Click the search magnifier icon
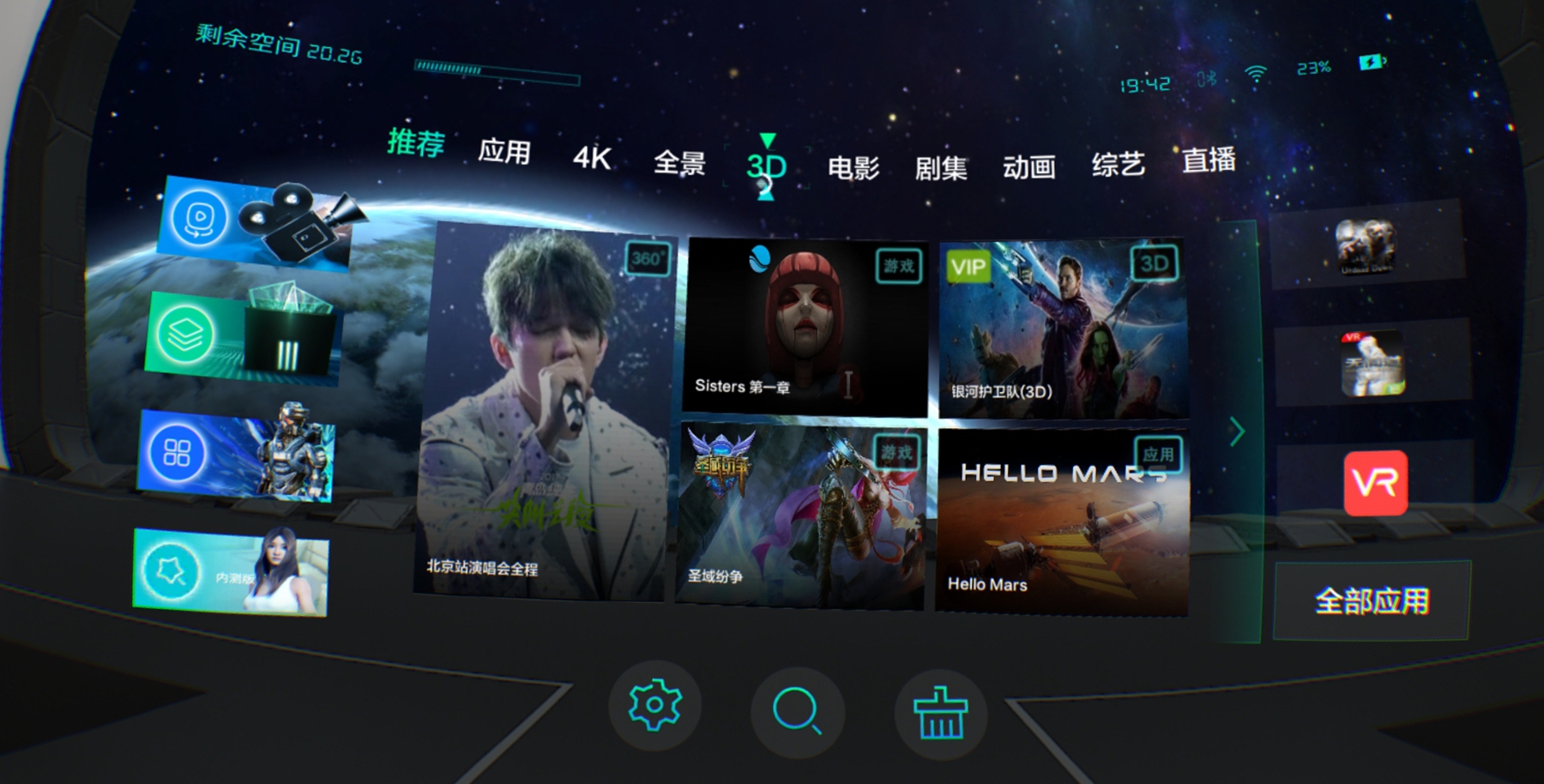 coord(796,711)
